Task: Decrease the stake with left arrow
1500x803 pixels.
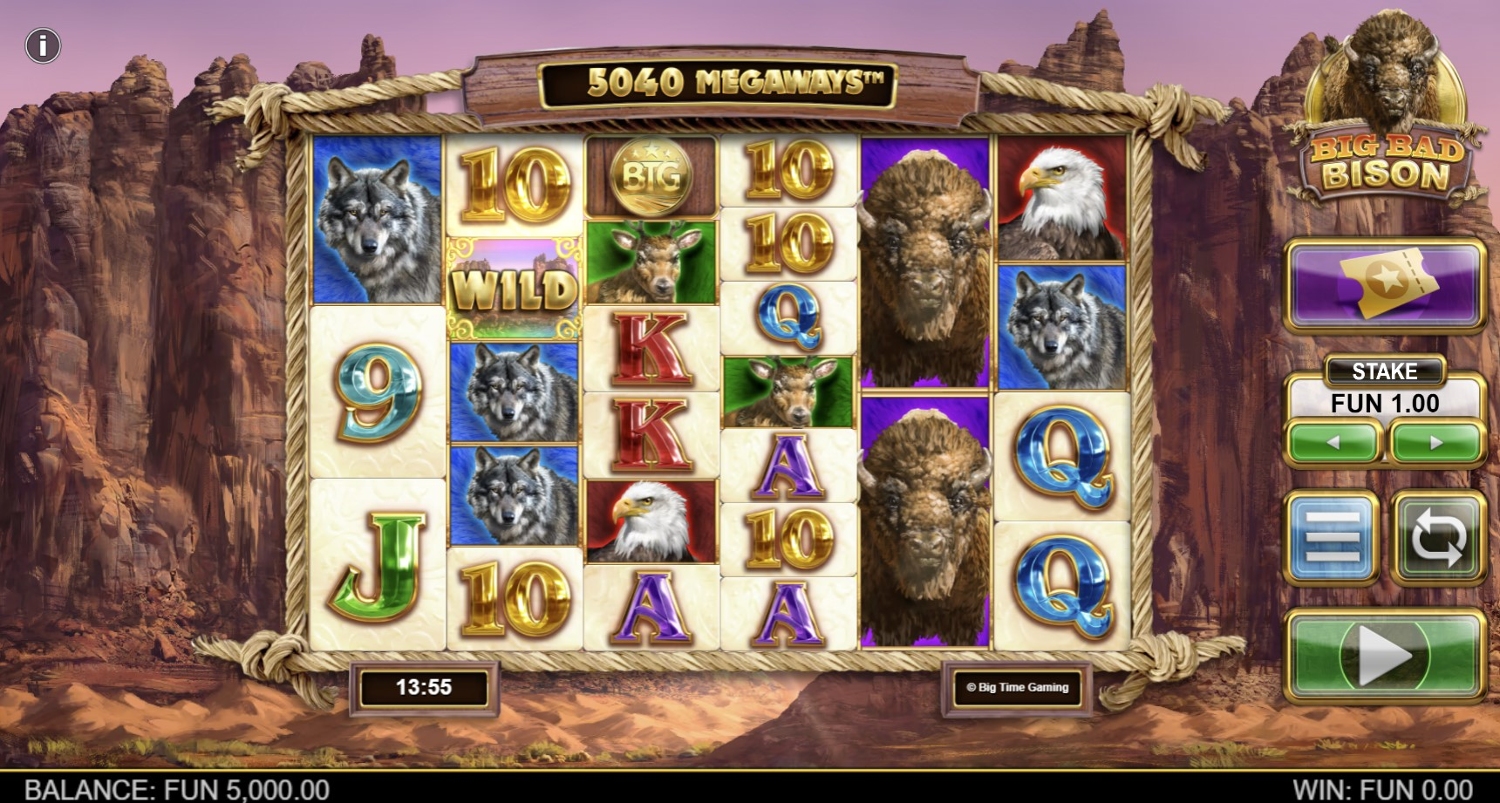Action: (x=1334, y=442)
